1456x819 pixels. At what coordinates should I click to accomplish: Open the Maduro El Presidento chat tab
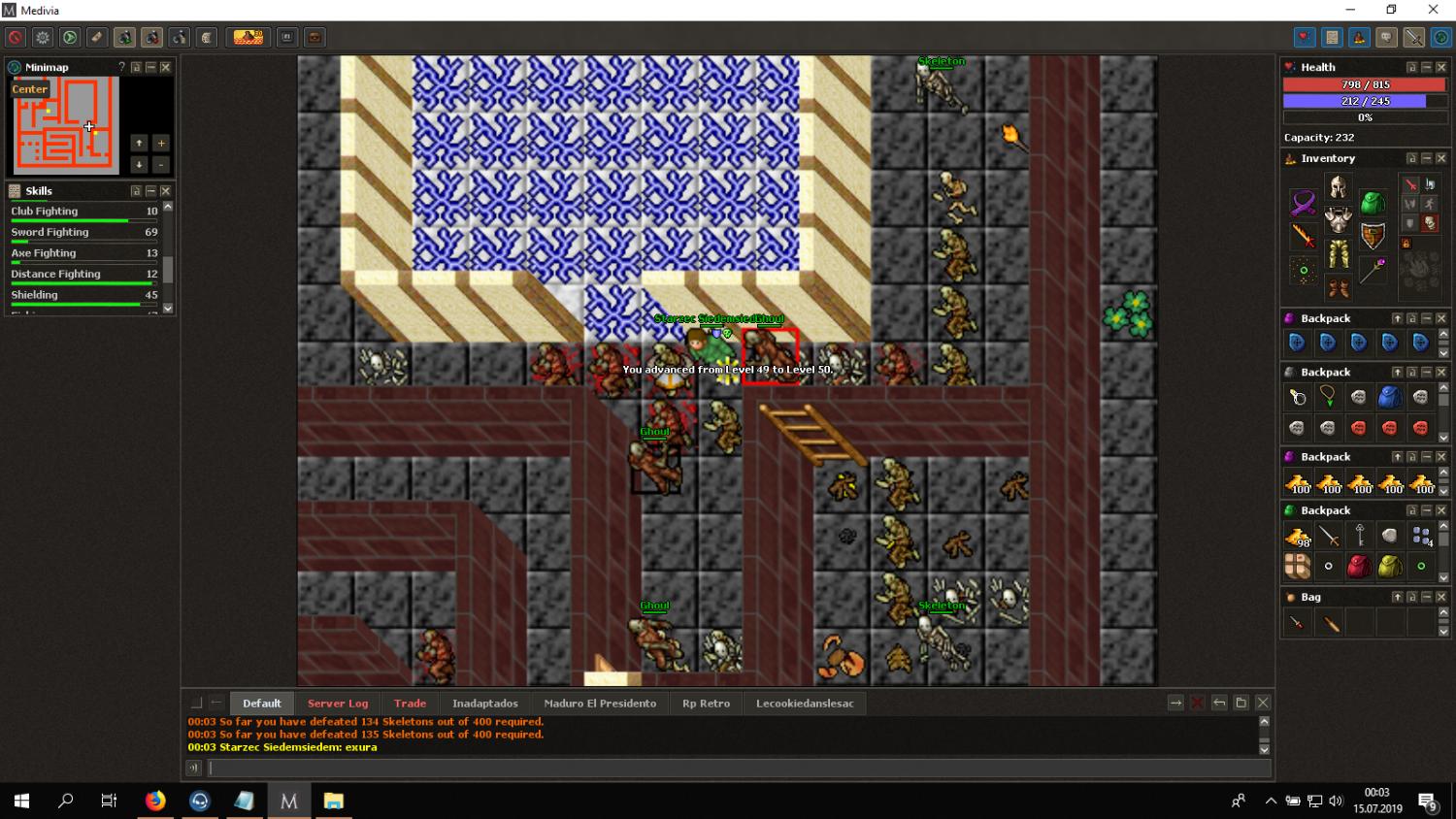point(600,704)
